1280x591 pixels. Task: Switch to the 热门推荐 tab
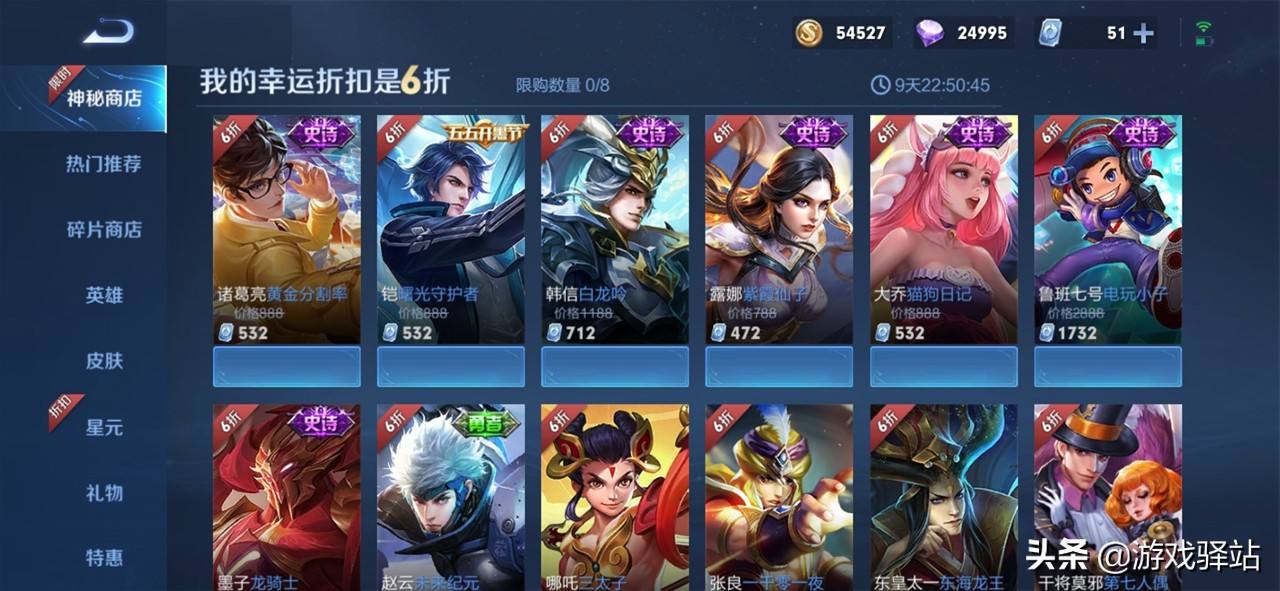(103, 164)
